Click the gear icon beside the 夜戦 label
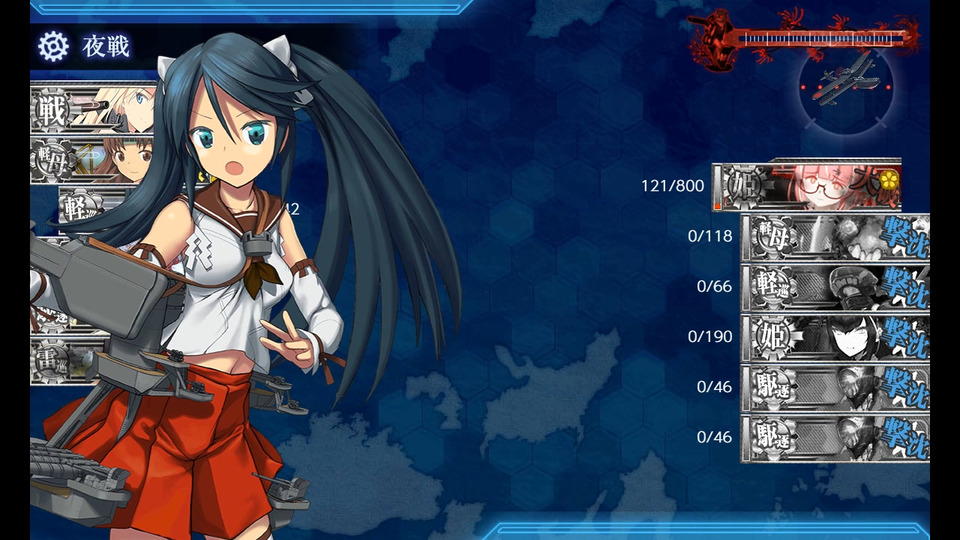The width and height of the screenshot is (960, 540). pyautogui.click(x=52, y=45)
